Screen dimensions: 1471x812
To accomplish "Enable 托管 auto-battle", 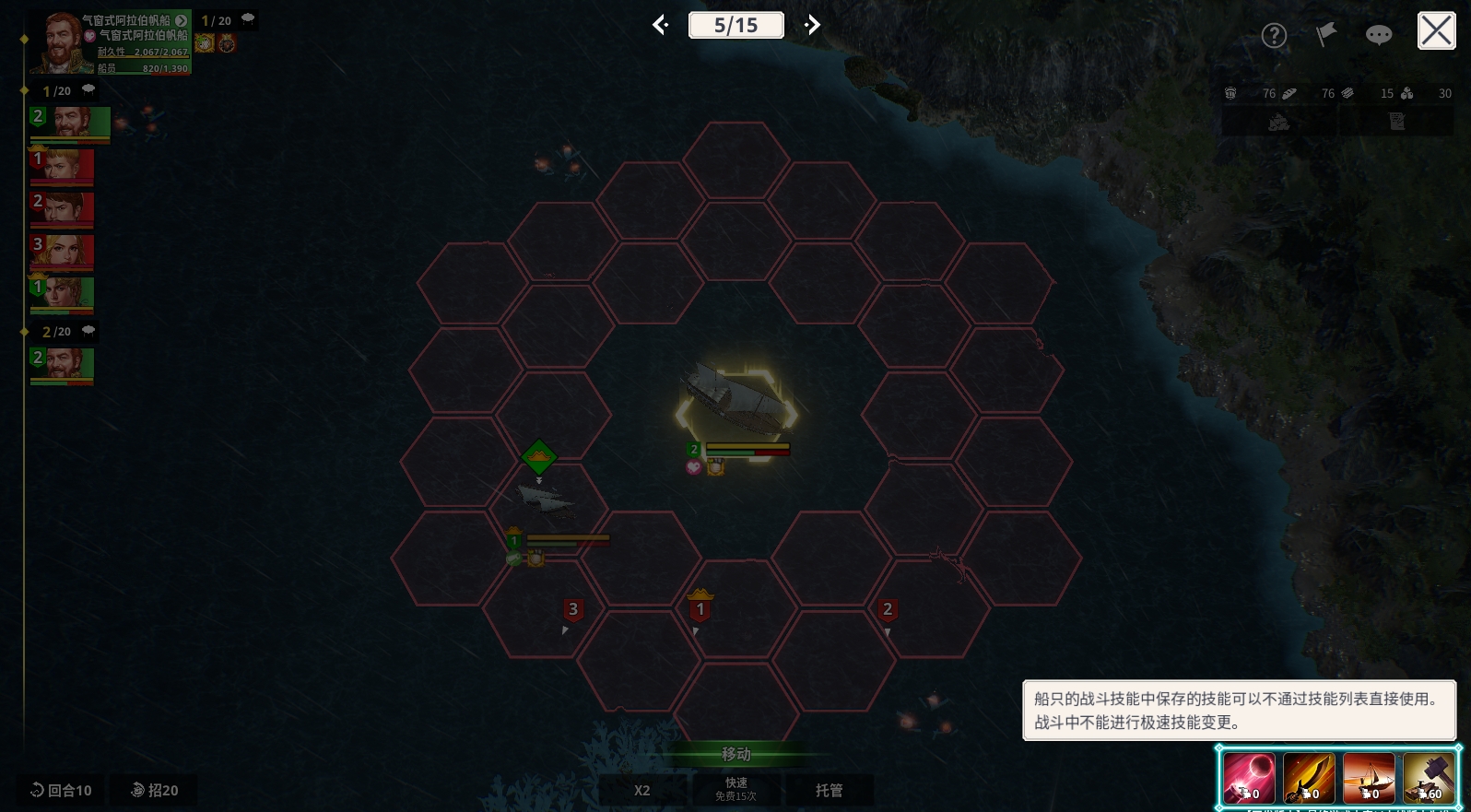I will (x=829, y=790).
